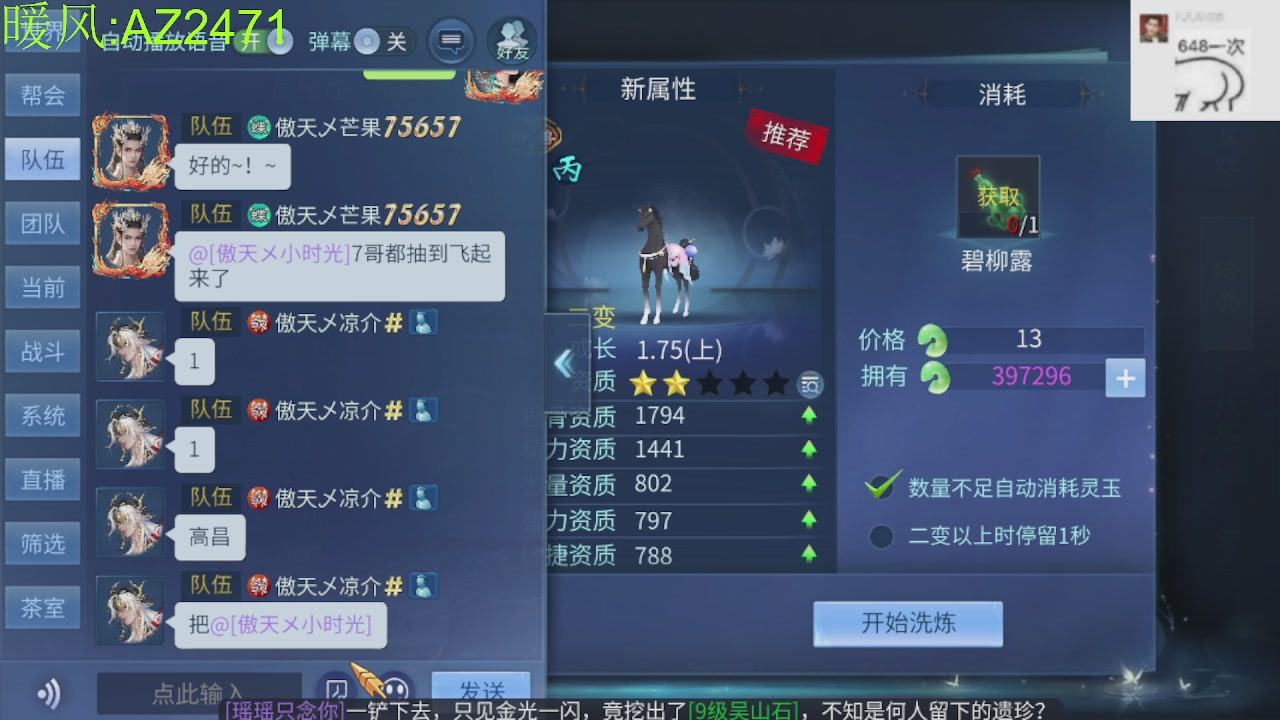Viewport: 1280px width, 720px height.
Task: Collapse the panel with the left arrow chevron
Action: pyautogui.click(x=563, y=364)
